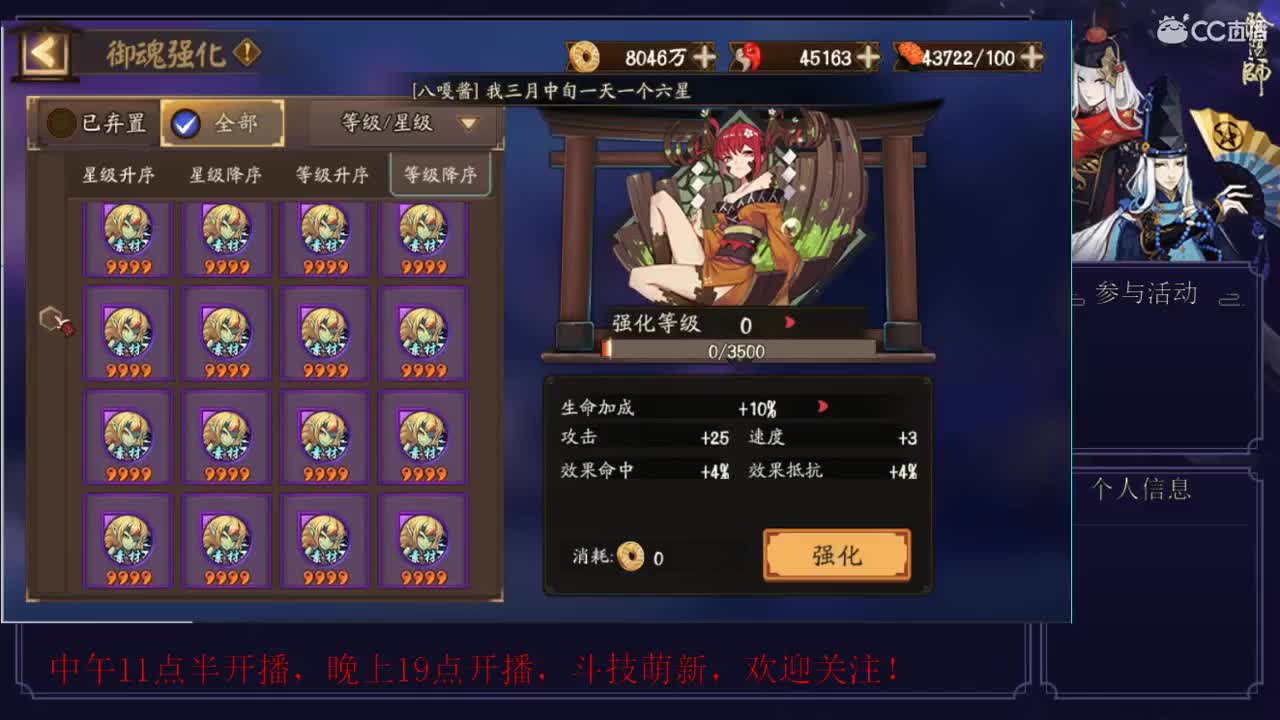Viewport: 1280px width, 720px height.
Task: Switch to the 星级升序 sort tab
Action: pyautogui.click(x=117, y=172)
